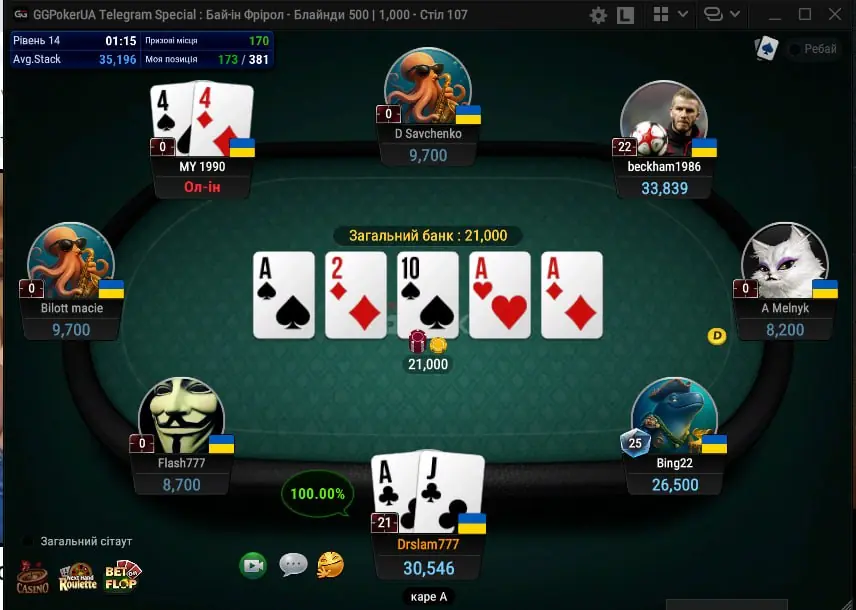The height and width of the screenshot is (610, 856).
Task: Select A Melnyk's white cat avatar
Action: [x=784, y=262]
